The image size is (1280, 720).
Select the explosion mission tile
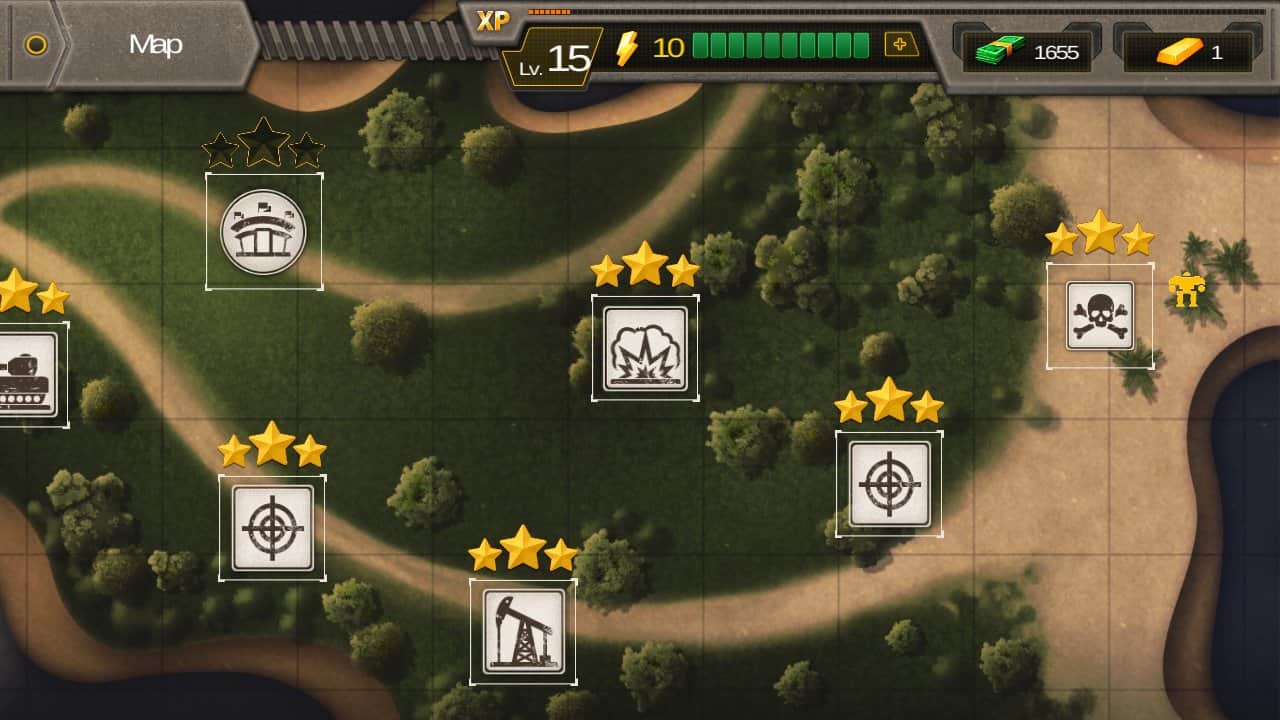pyautogui.click(x=645, y=348)
